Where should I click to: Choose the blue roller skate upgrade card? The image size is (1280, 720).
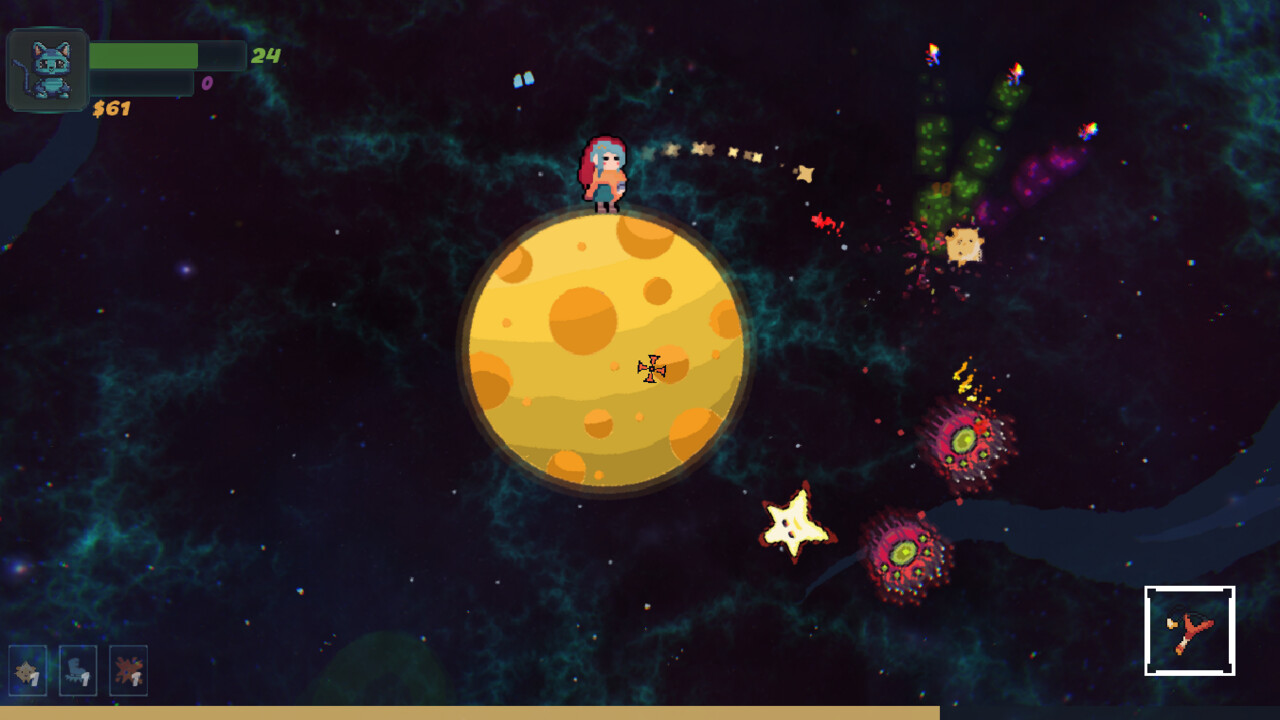[78, 670]
